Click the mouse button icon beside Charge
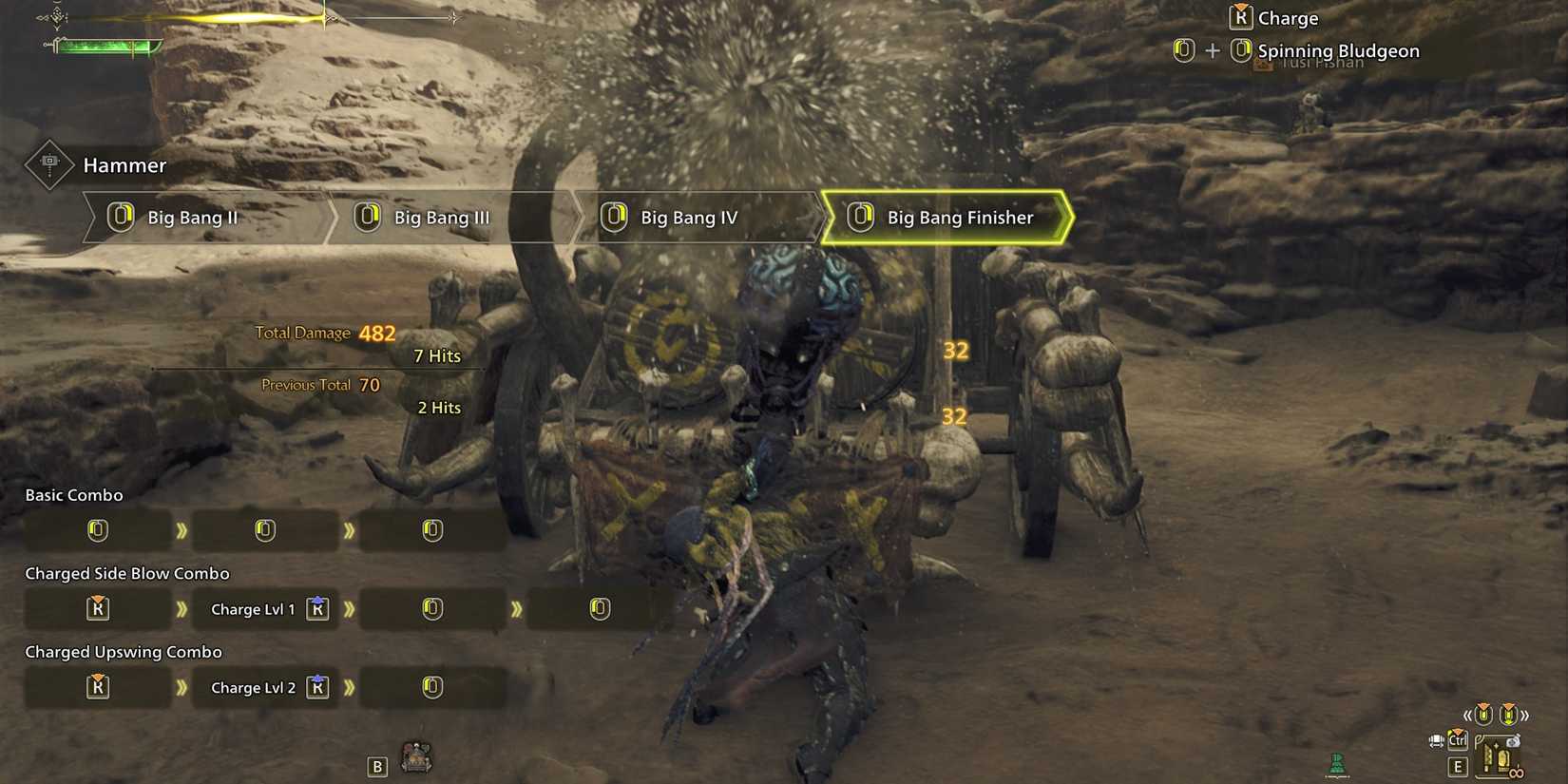Image resolution: width=1568 pixels, height=784 pixels. pos(1239,16)
